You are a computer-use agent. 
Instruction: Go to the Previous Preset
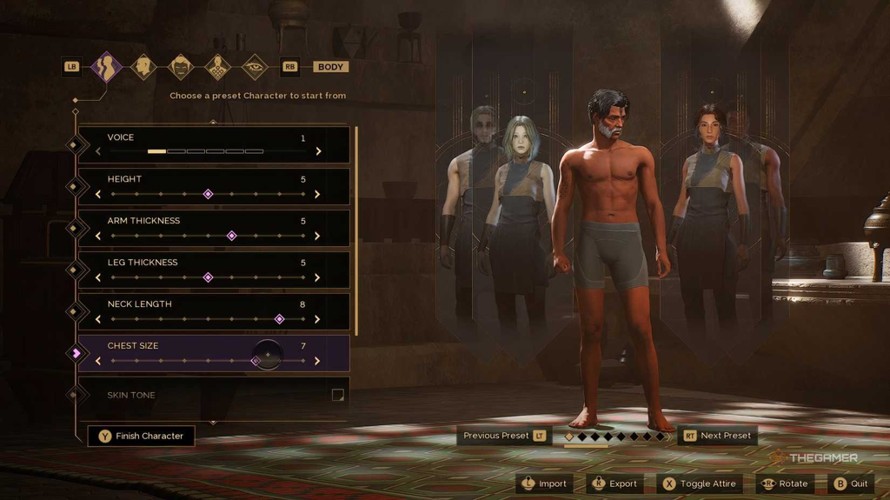(x=504, y=436)
